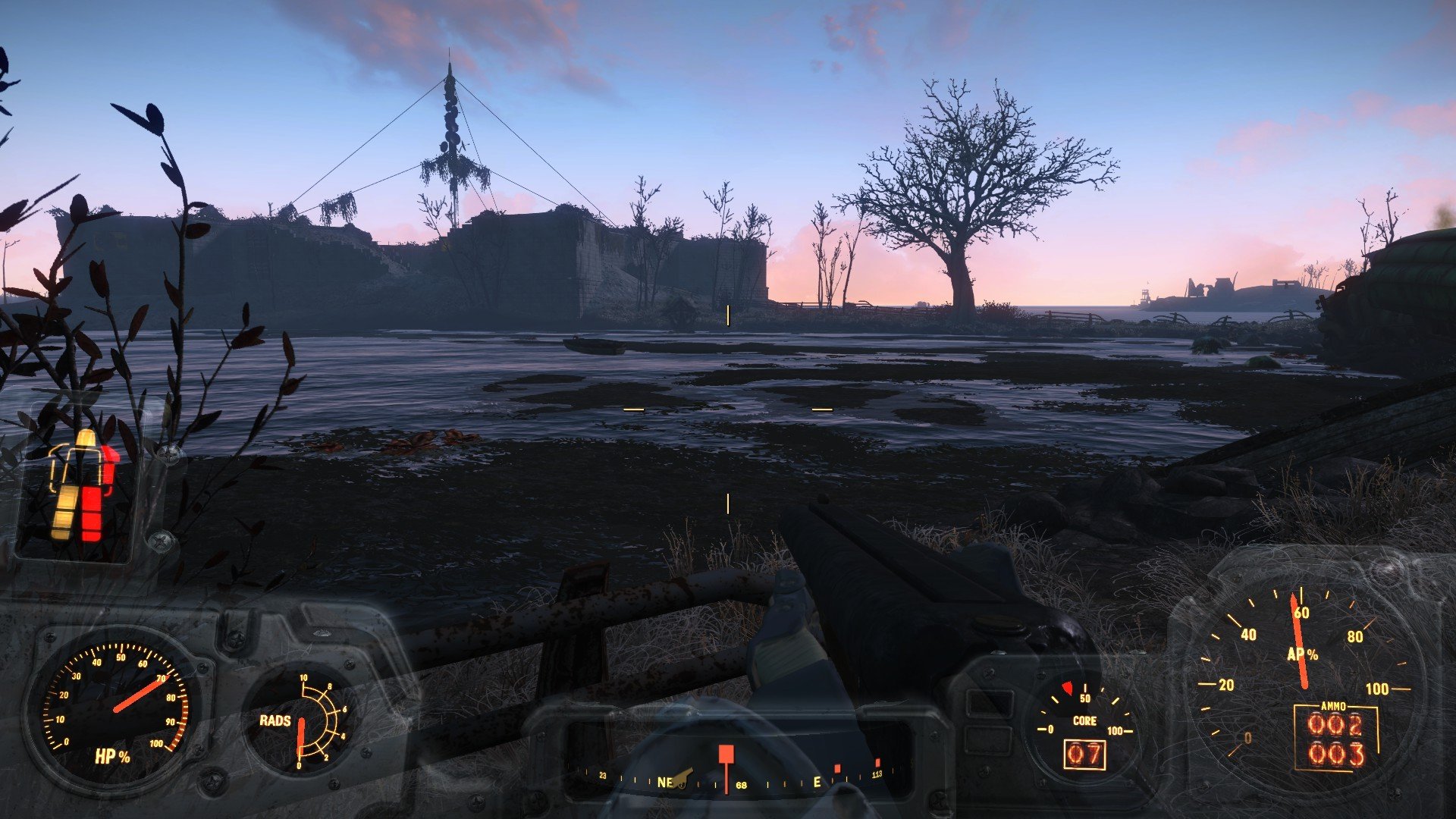Click the power armor condition icon

(x=82, y=487)
